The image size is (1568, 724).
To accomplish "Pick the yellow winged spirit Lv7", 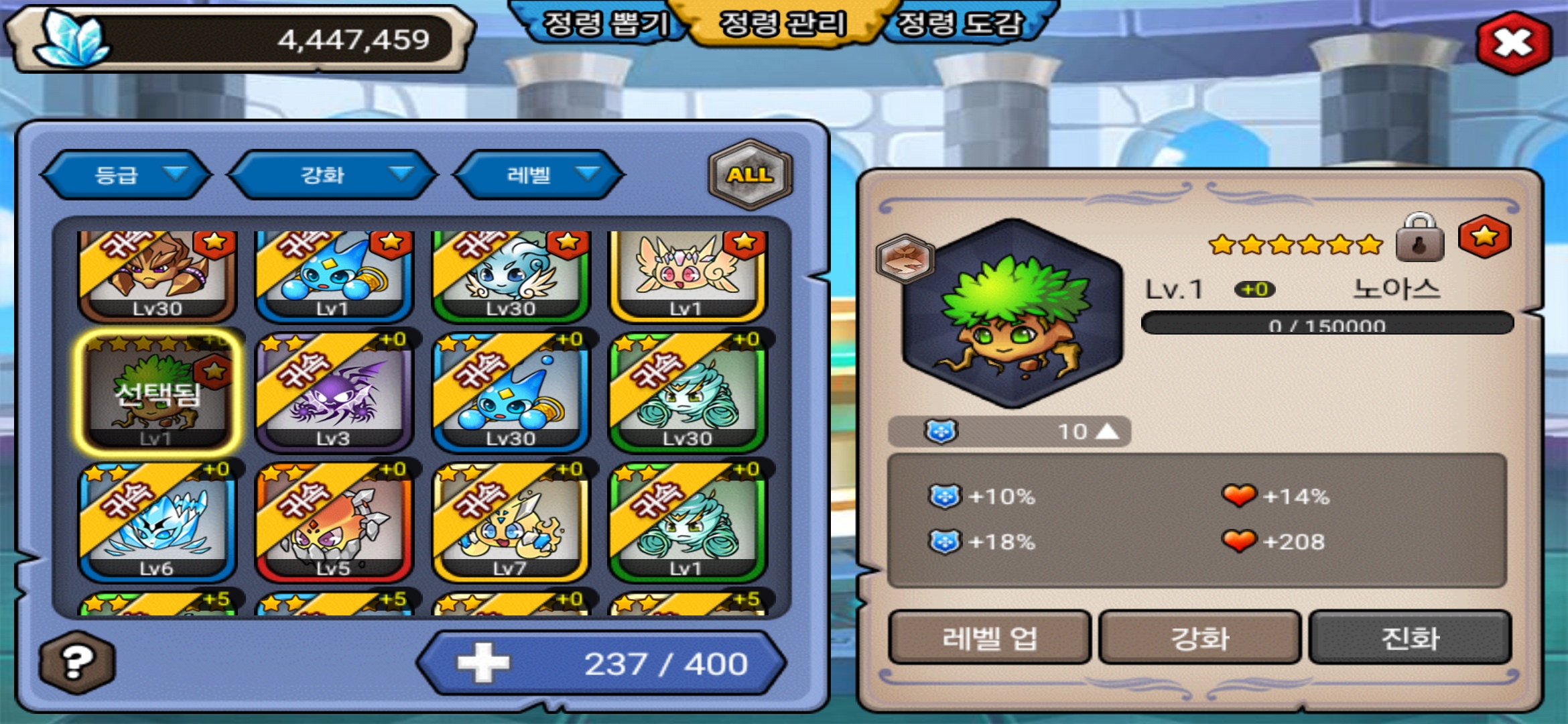I will pyautogui.click(x=510, y=522).
